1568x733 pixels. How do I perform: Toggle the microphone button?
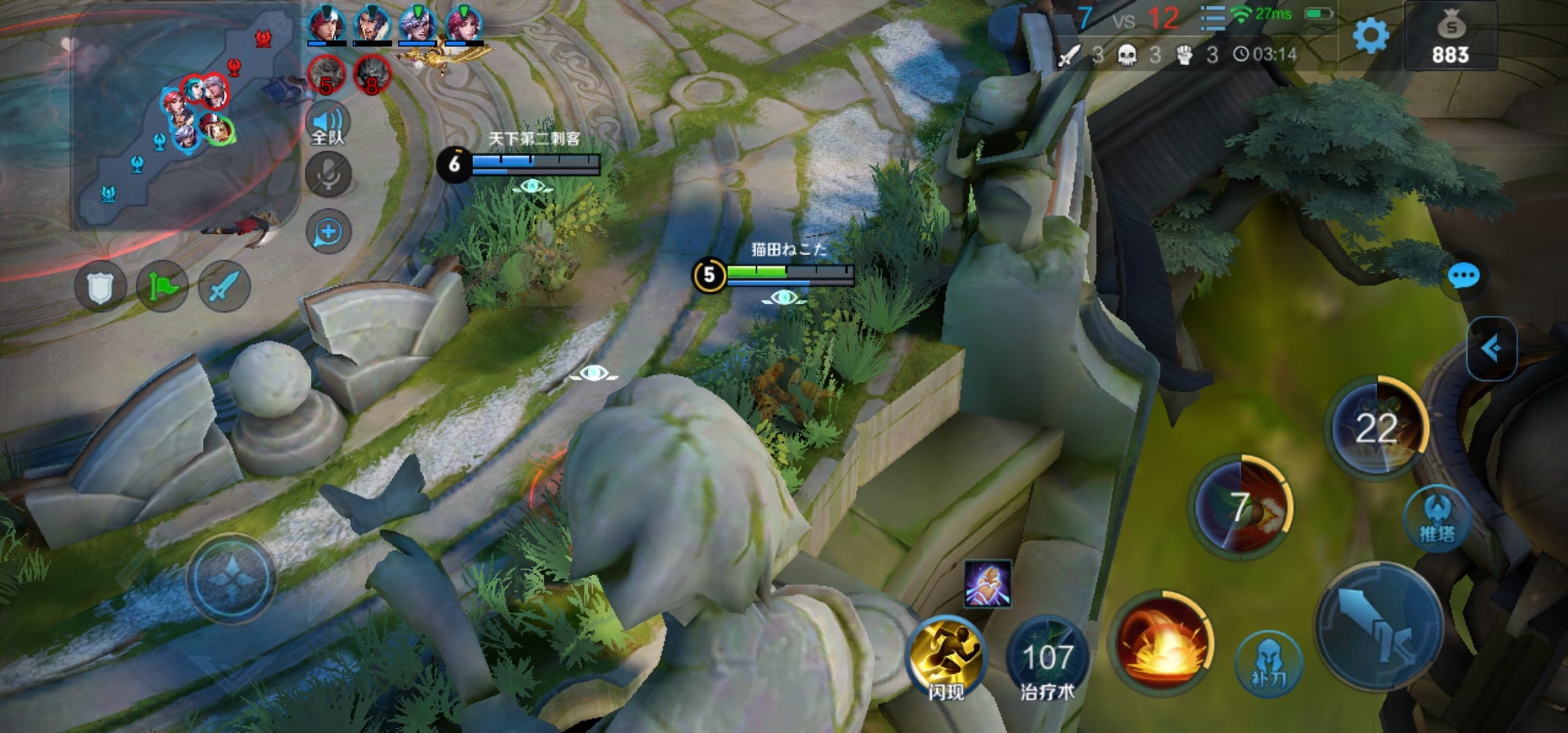pyautogui.click(x=328, y=175)
